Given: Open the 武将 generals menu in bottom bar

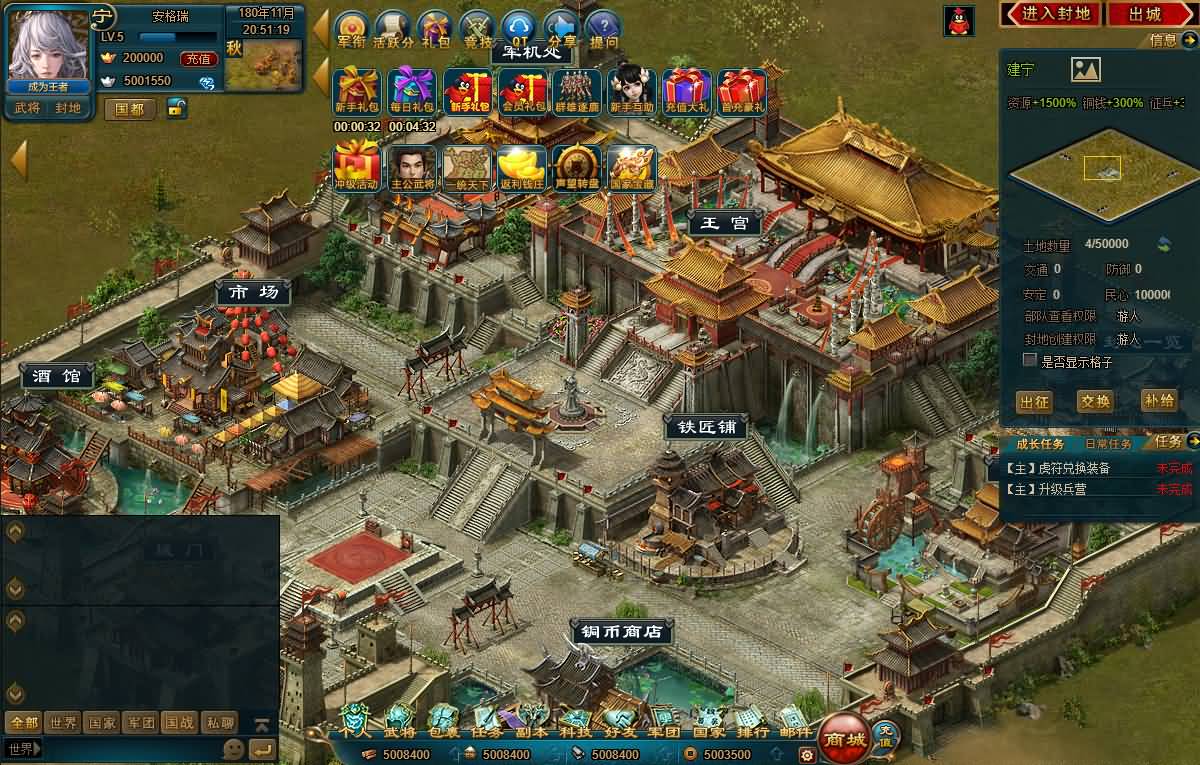Looking at the screenshot, I should [399, 720].
